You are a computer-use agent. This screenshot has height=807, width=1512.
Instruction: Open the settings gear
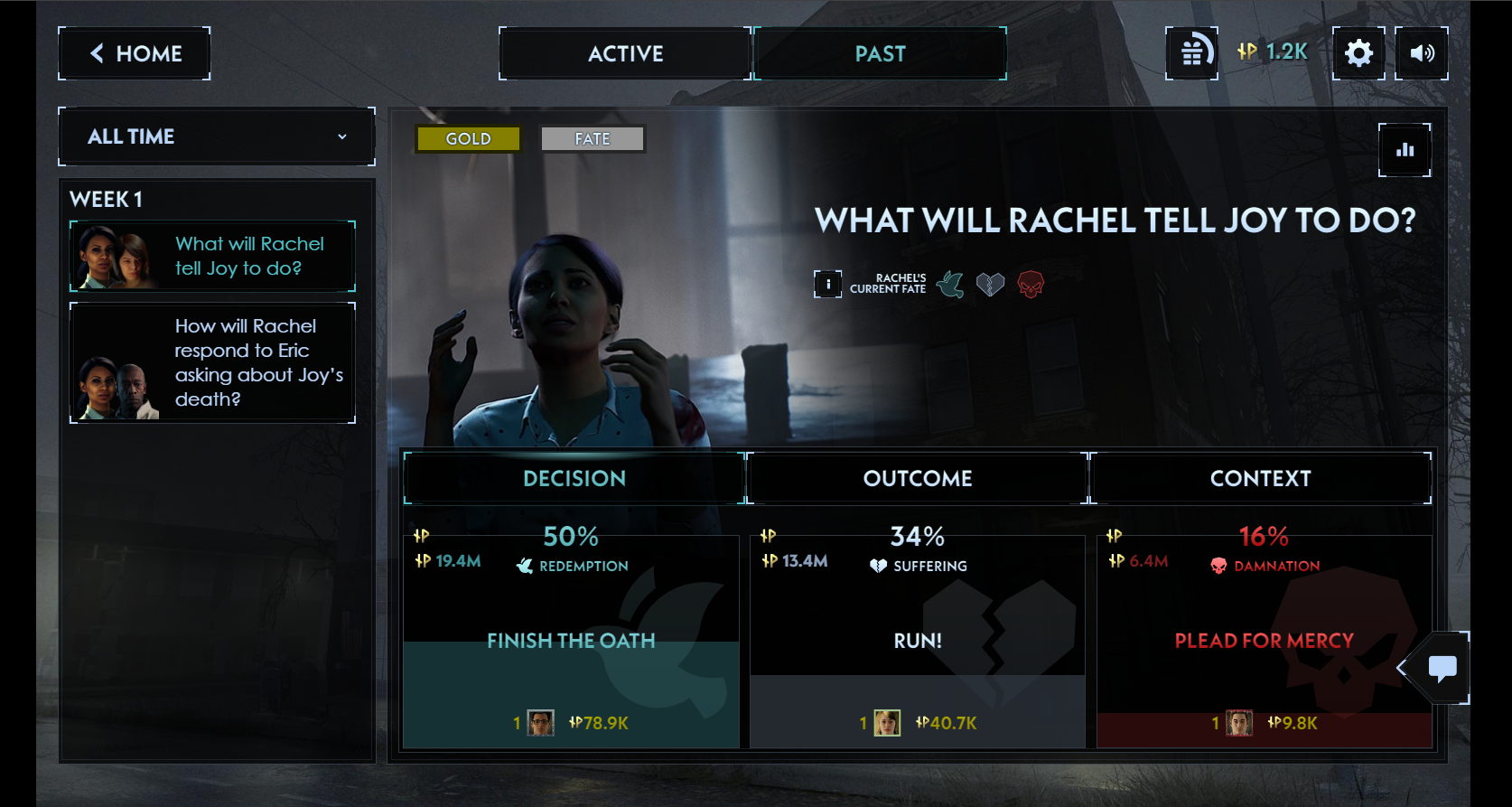[x=1358, y=53]
